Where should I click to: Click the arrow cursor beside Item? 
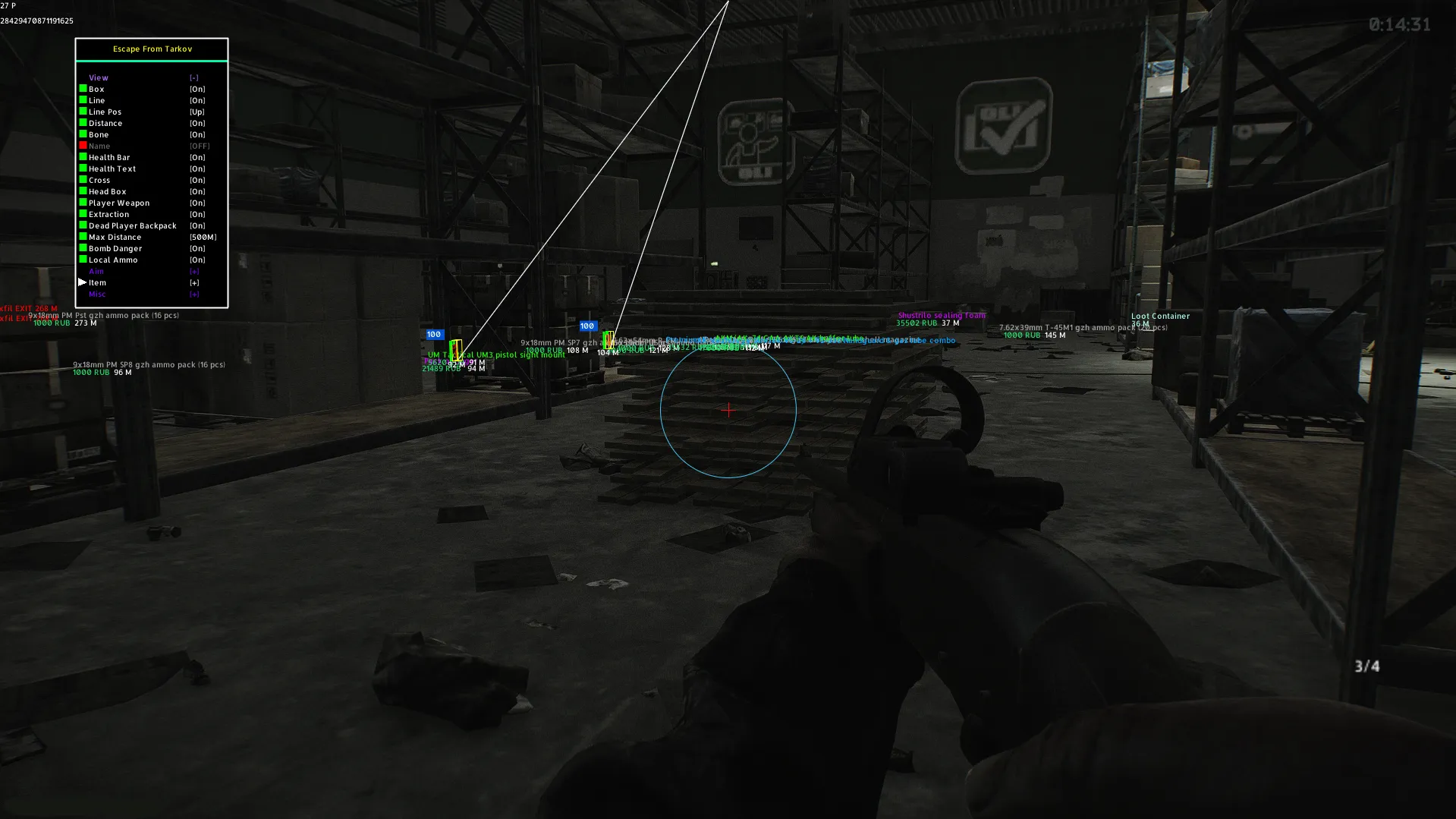(x=82, y=282)
